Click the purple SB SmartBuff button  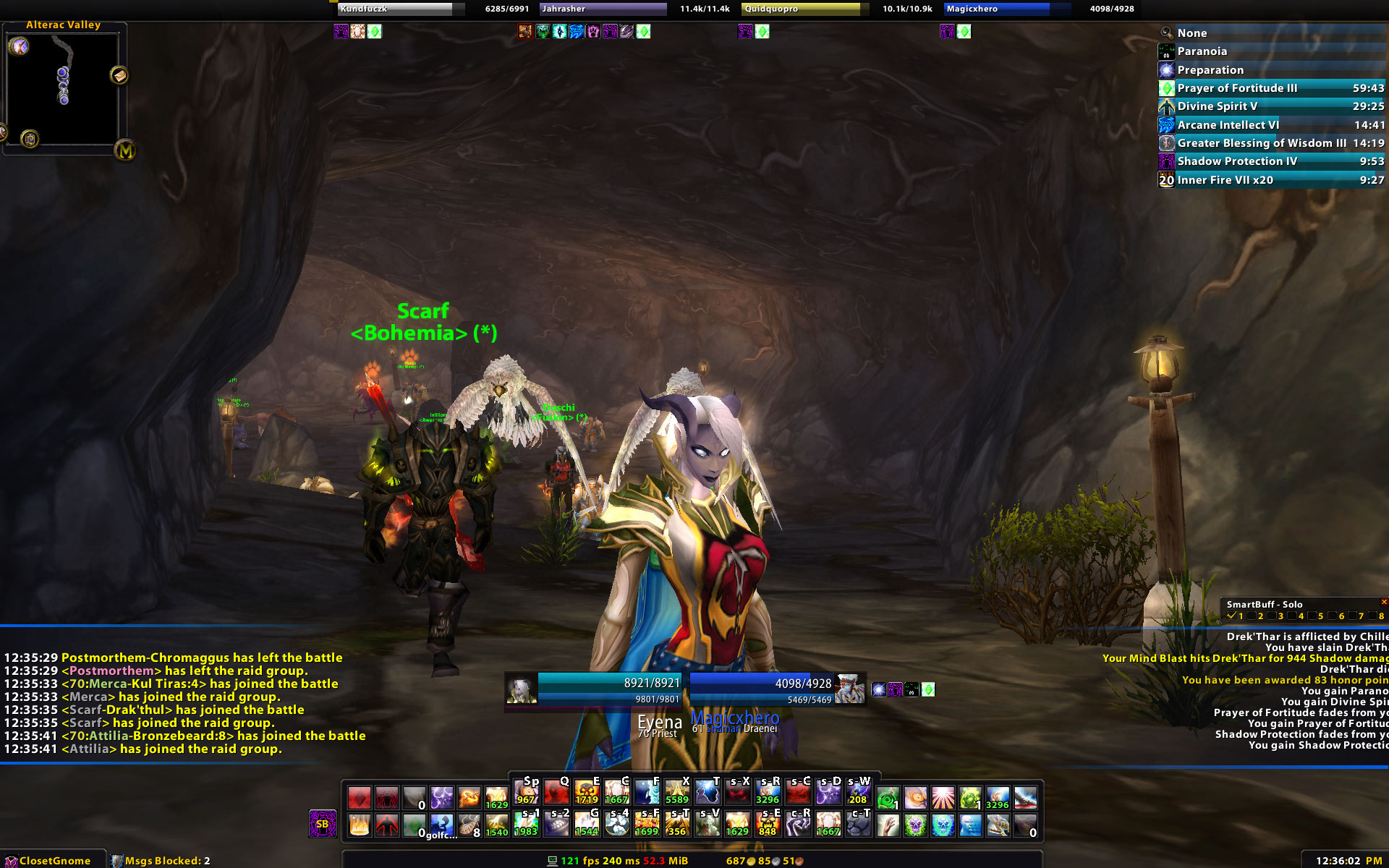pos(323,824)
